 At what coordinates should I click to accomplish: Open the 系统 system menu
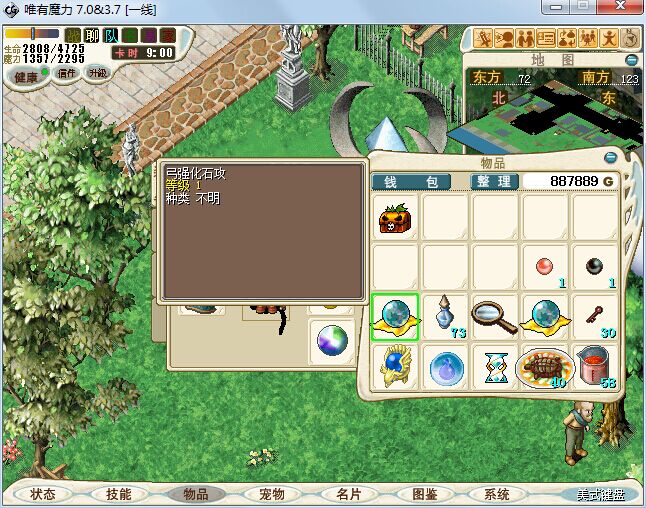tap(497, 494)
